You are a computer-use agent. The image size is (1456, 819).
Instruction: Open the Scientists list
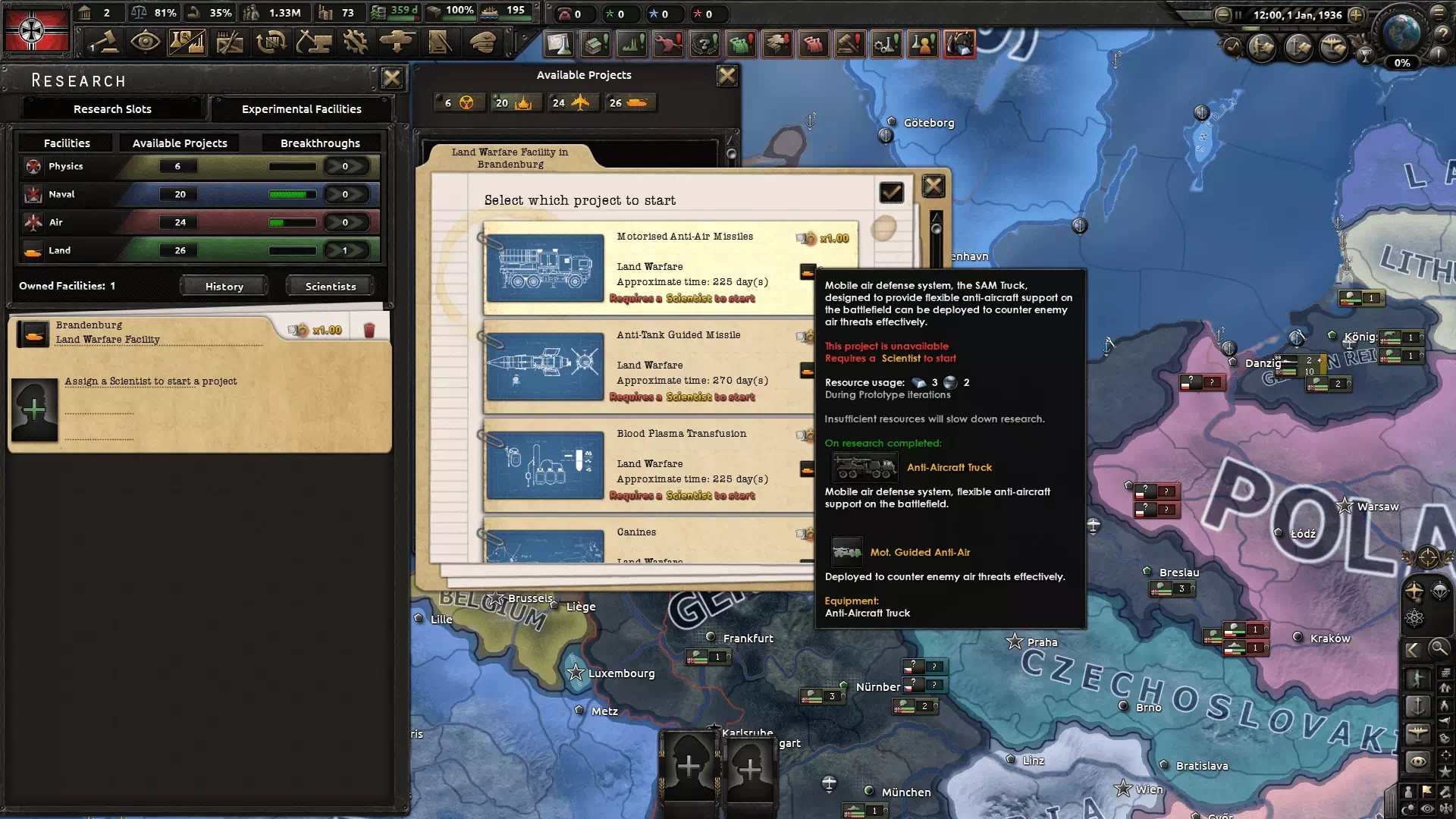[x=331, y=287]
